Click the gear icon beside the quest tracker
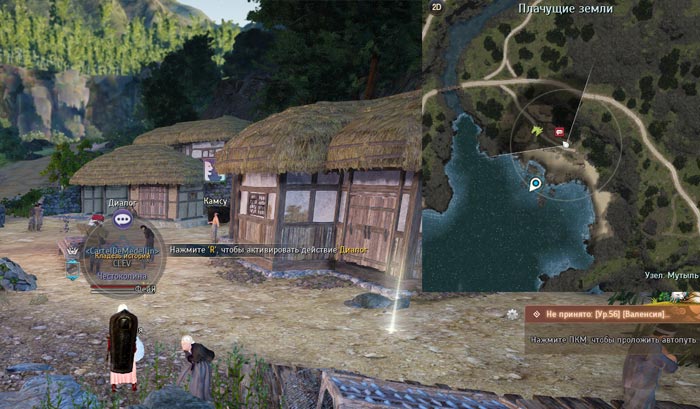Screen dimensions: 700x409 [513, 314]
